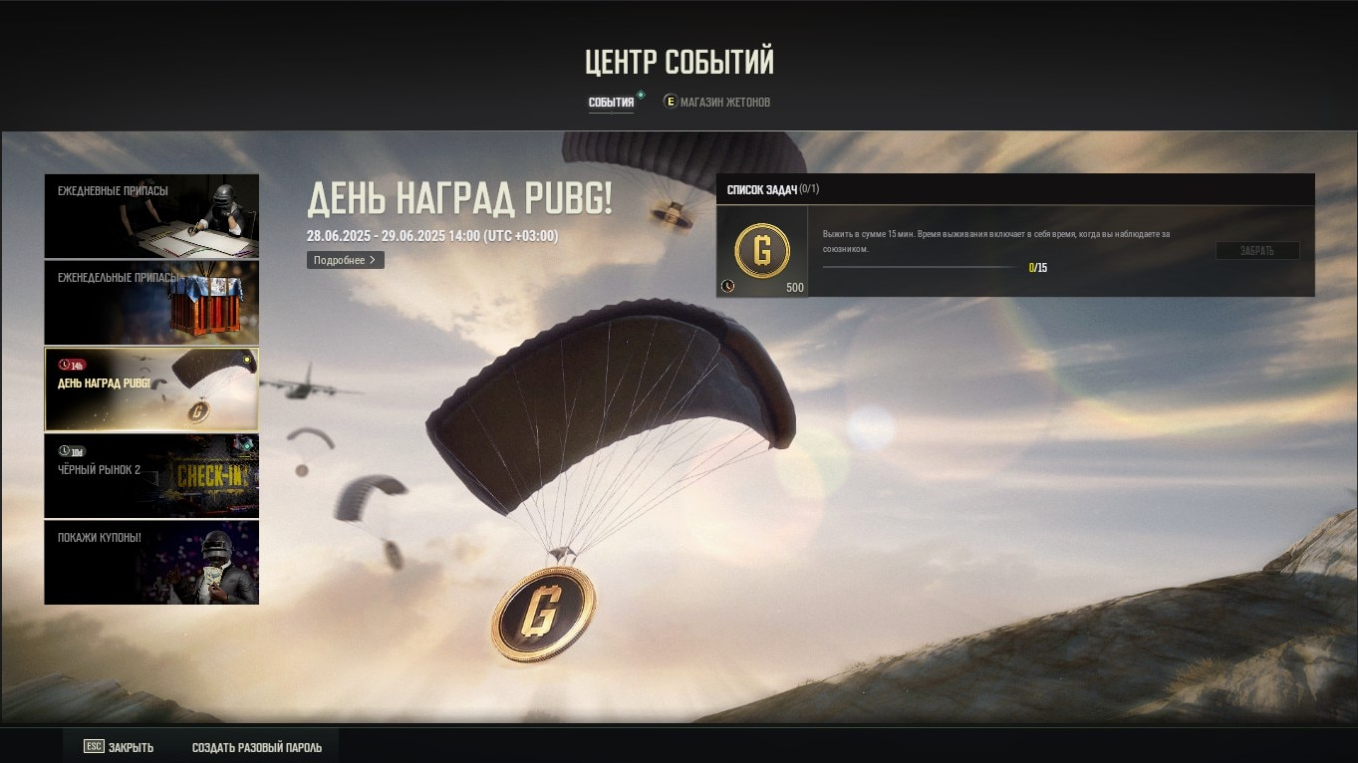The image size is (1358, 763).
Task: Choose the День наград PUBG event tile
Action: coord(151,389)
